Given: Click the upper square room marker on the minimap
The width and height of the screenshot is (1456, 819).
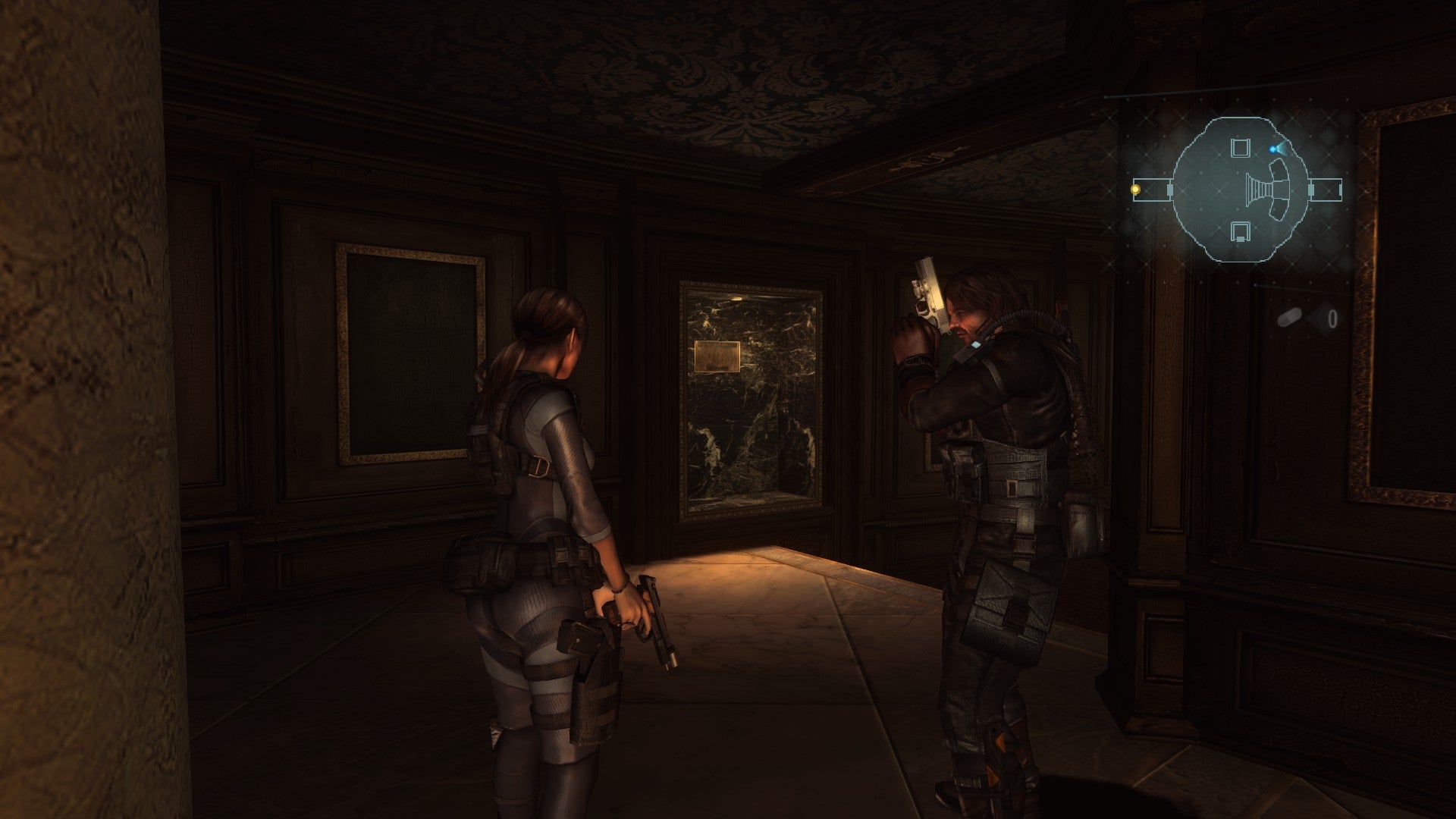Looking at the screenshot, I should (x=1241, y=150).
